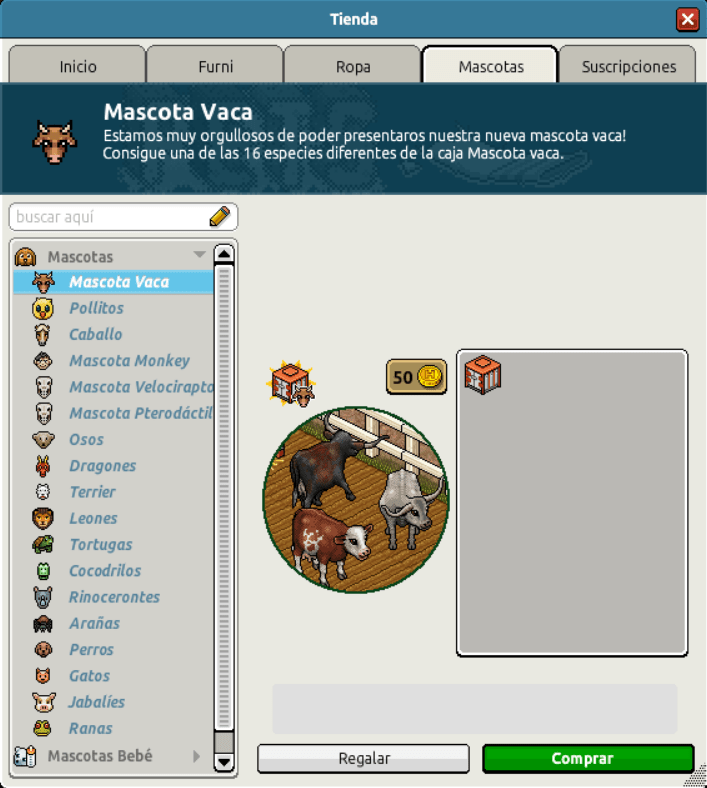Select Osos in the pet list
This screenshot has width=707, height=788.
pyautogui.click(x=87, y=439)
